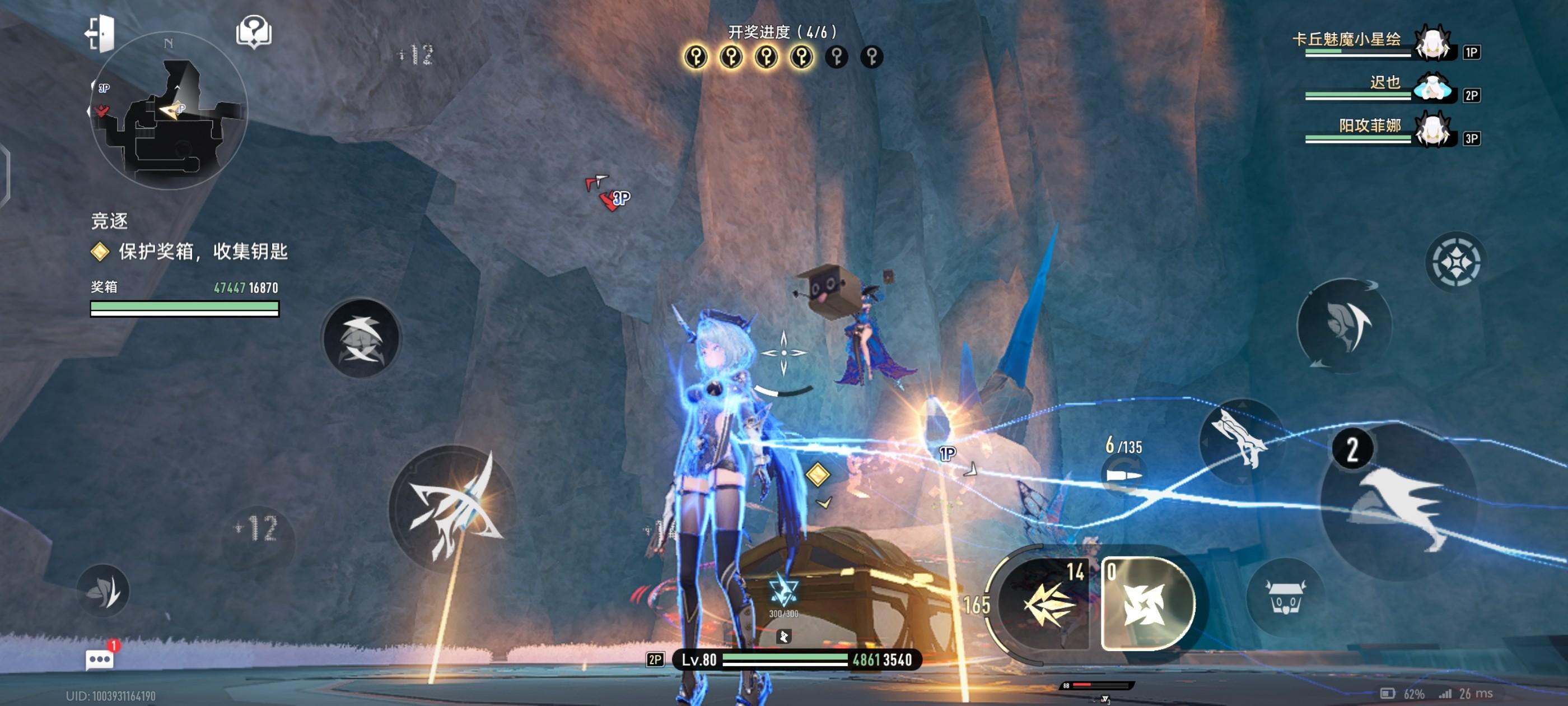Tap the cat-eared box pet button

pos(1285,596)
